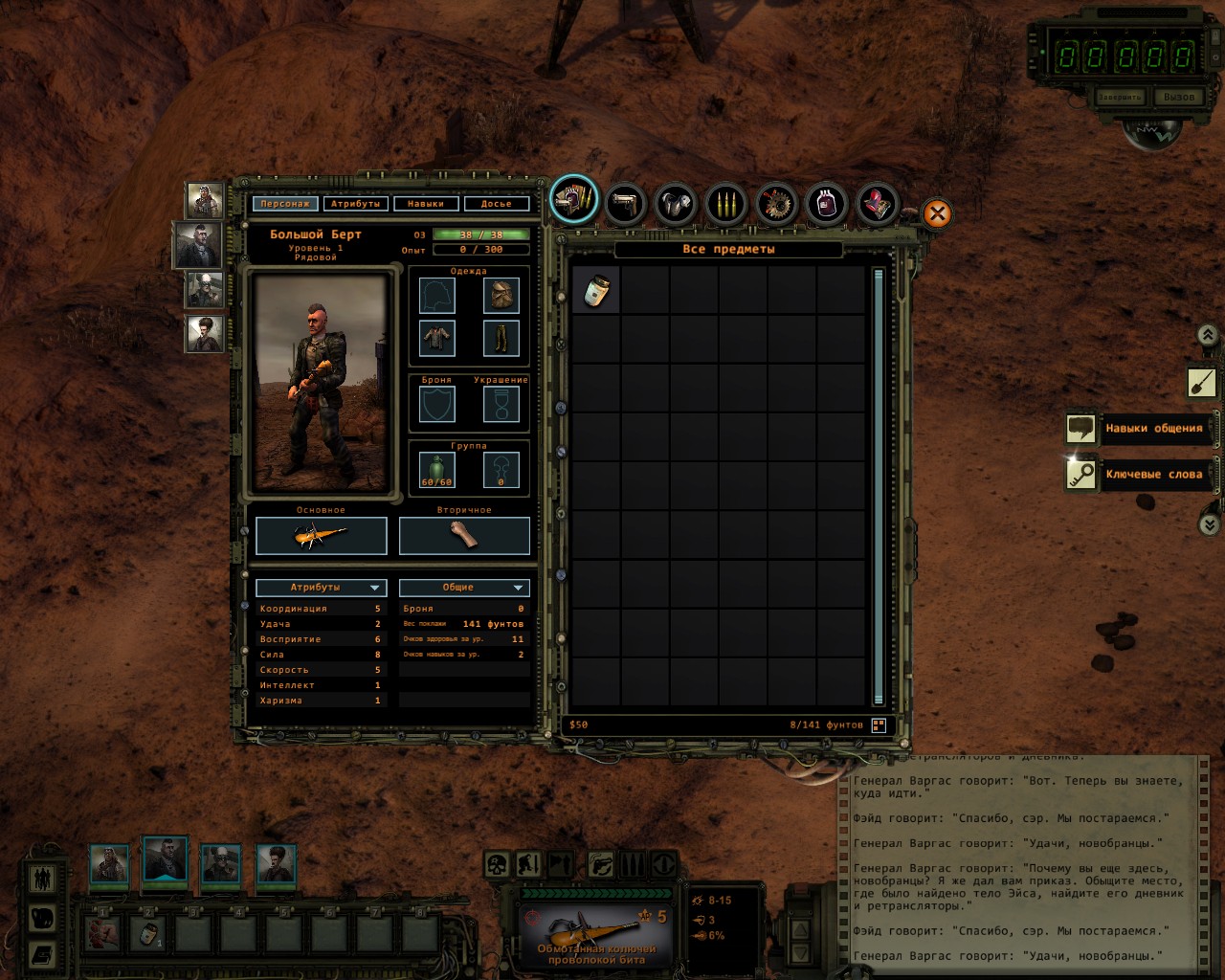Expand the Атрибуты dropdown above the stats list
Viewport: 1225px width, 980px height.
coord(321,588)
